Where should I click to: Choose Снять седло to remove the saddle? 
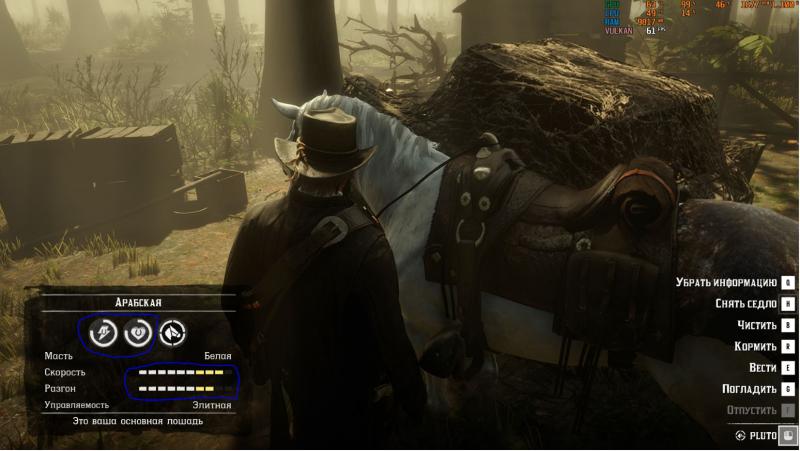pyautogui.click(x=746, y=304)
